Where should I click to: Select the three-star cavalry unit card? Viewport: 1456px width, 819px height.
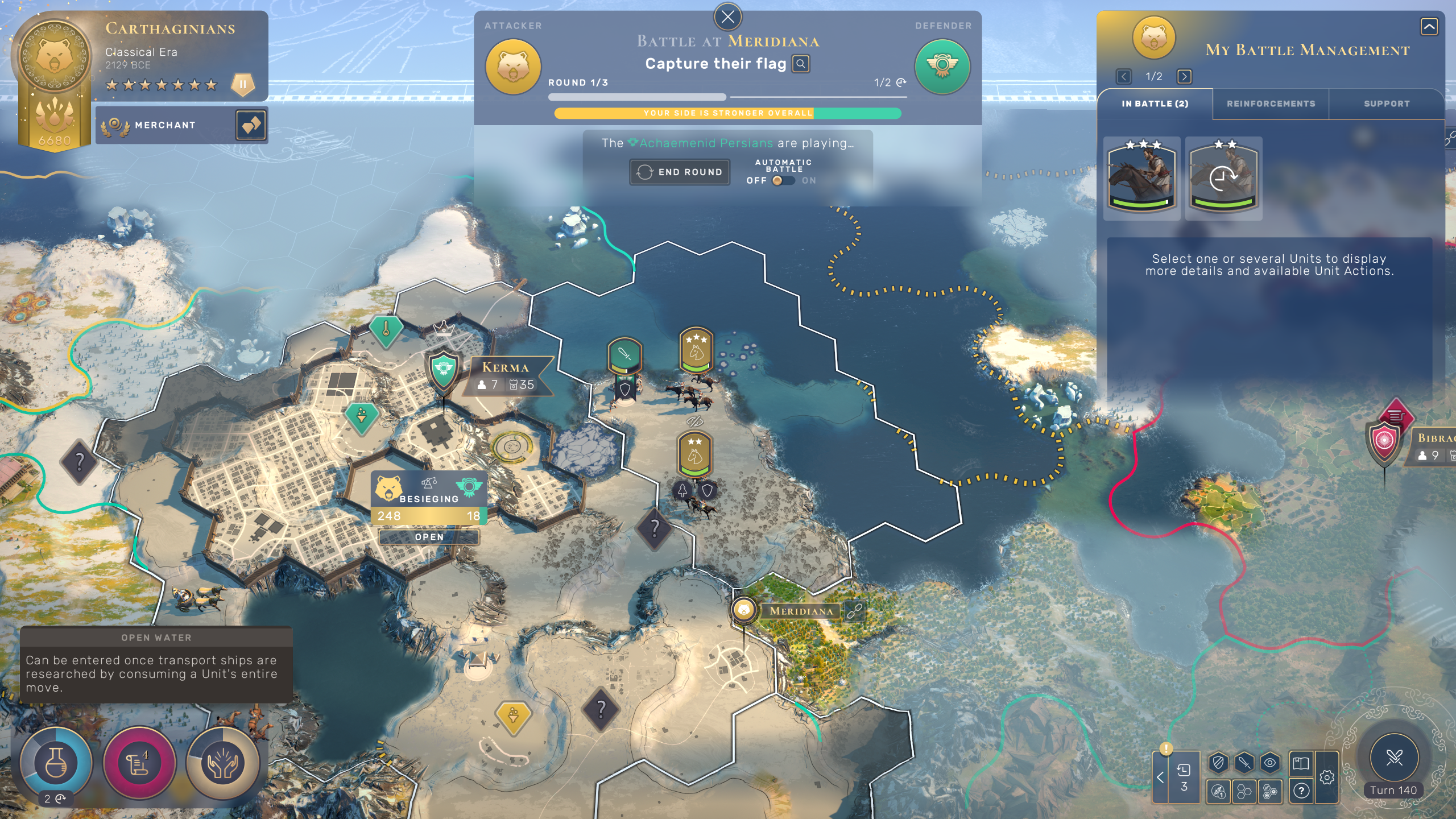pos(1141,177)
